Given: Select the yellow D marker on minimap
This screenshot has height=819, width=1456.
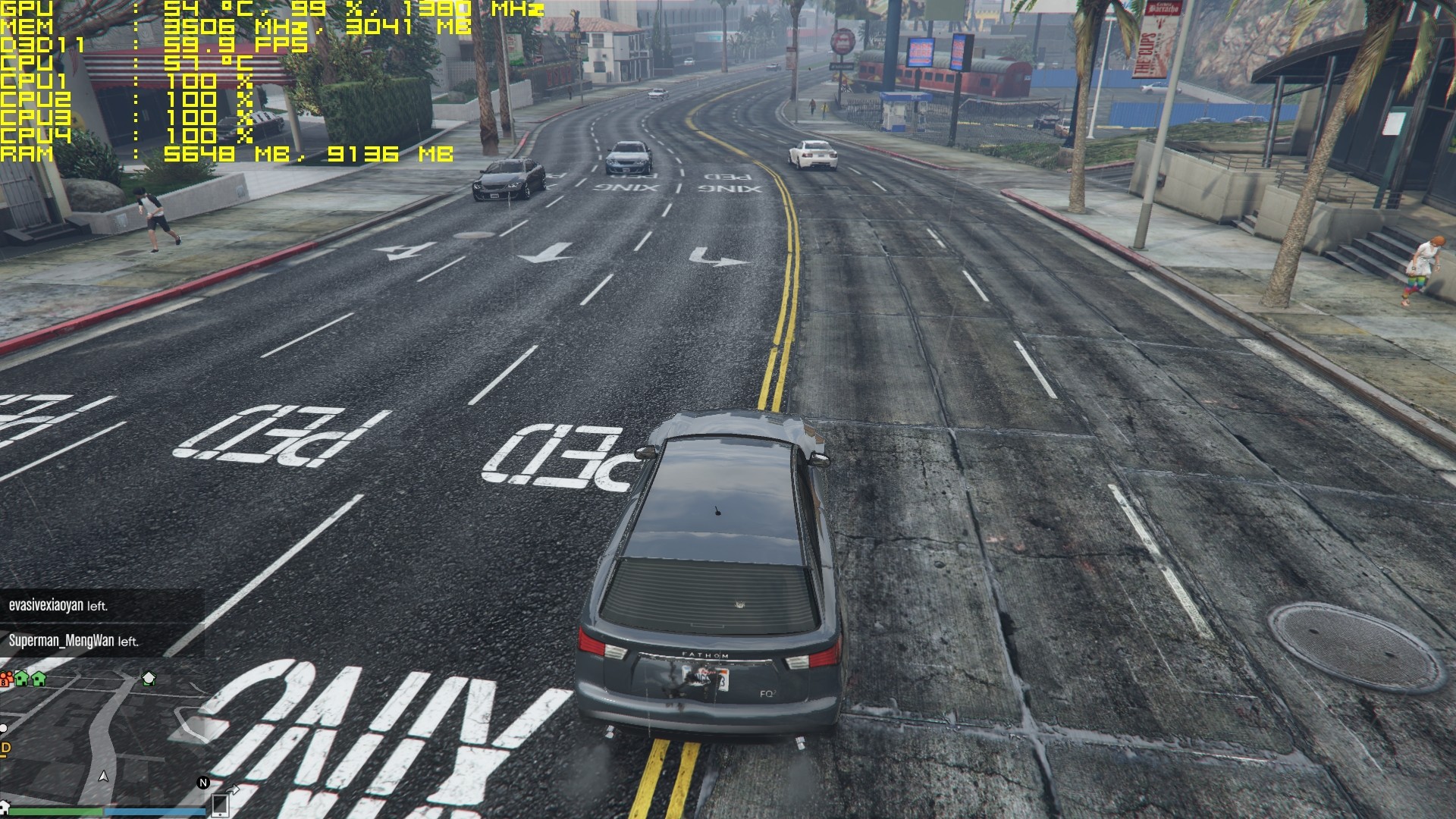Looking at the screenshot, I should pyautogui.click(x=5, y=749).
